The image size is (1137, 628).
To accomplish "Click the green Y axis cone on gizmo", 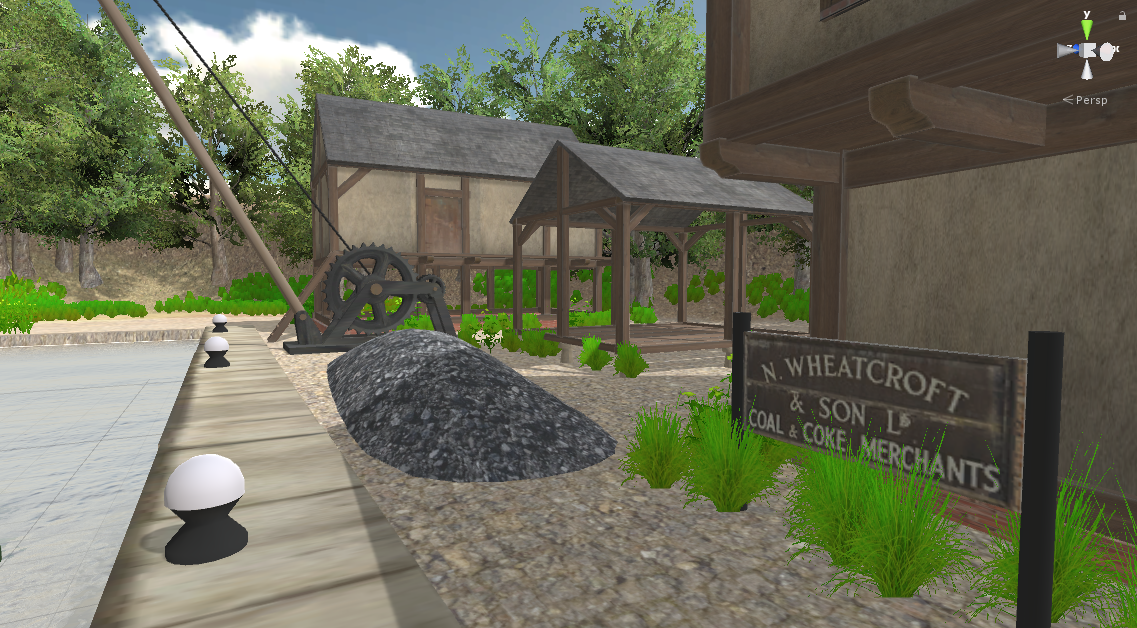I will pyautogui.click(x=1087, y=27).
